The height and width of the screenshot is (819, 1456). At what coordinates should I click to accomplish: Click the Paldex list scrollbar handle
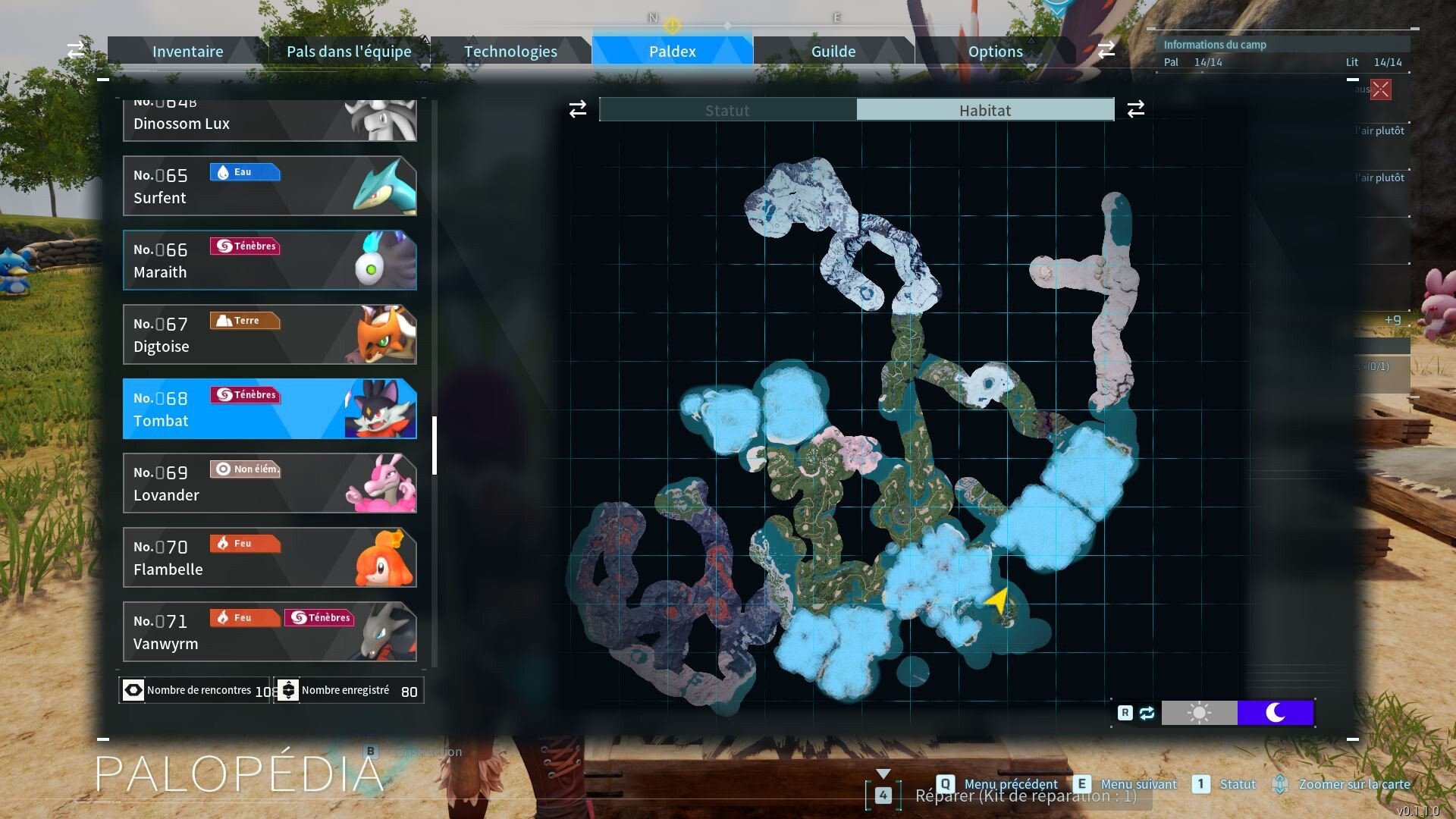click(435, 445)
